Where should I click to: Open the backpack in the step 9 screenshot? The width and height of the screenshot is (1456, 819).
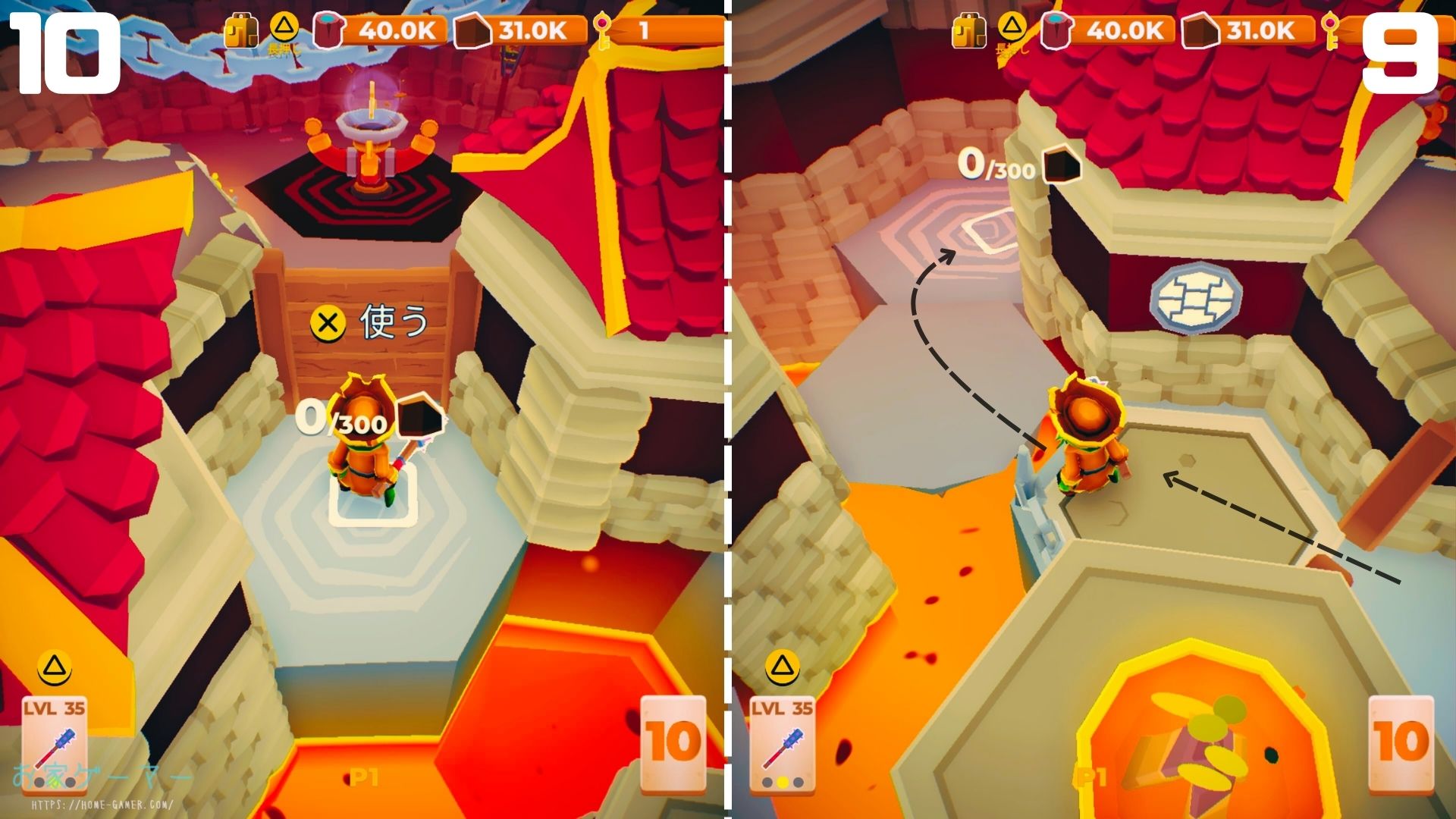click(x=968, y=32)
